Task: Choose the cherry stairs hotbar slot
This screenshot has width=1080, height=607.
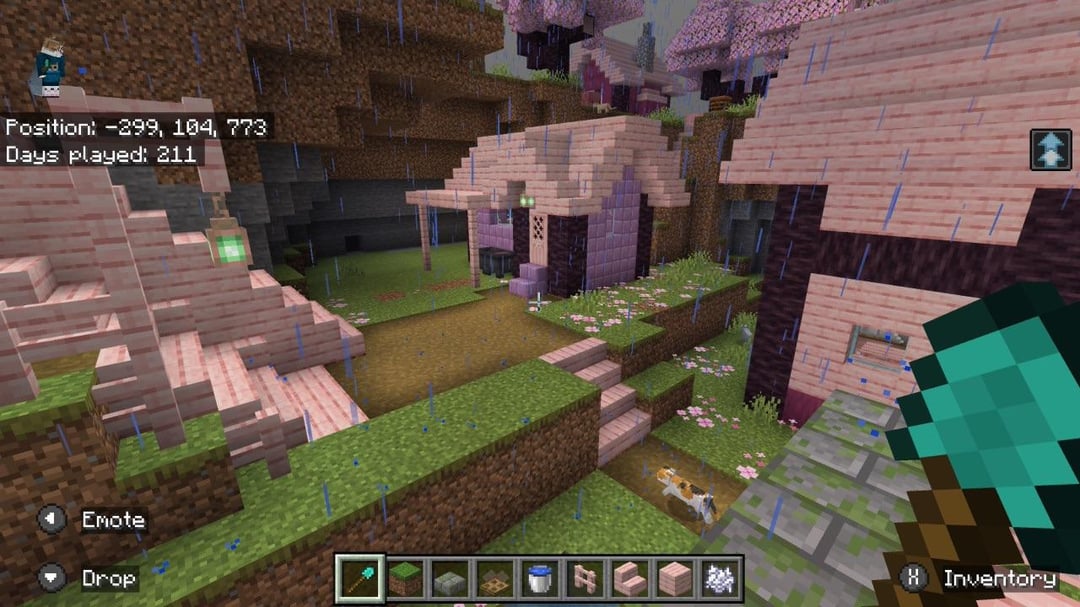Action: tap(630, 579)
